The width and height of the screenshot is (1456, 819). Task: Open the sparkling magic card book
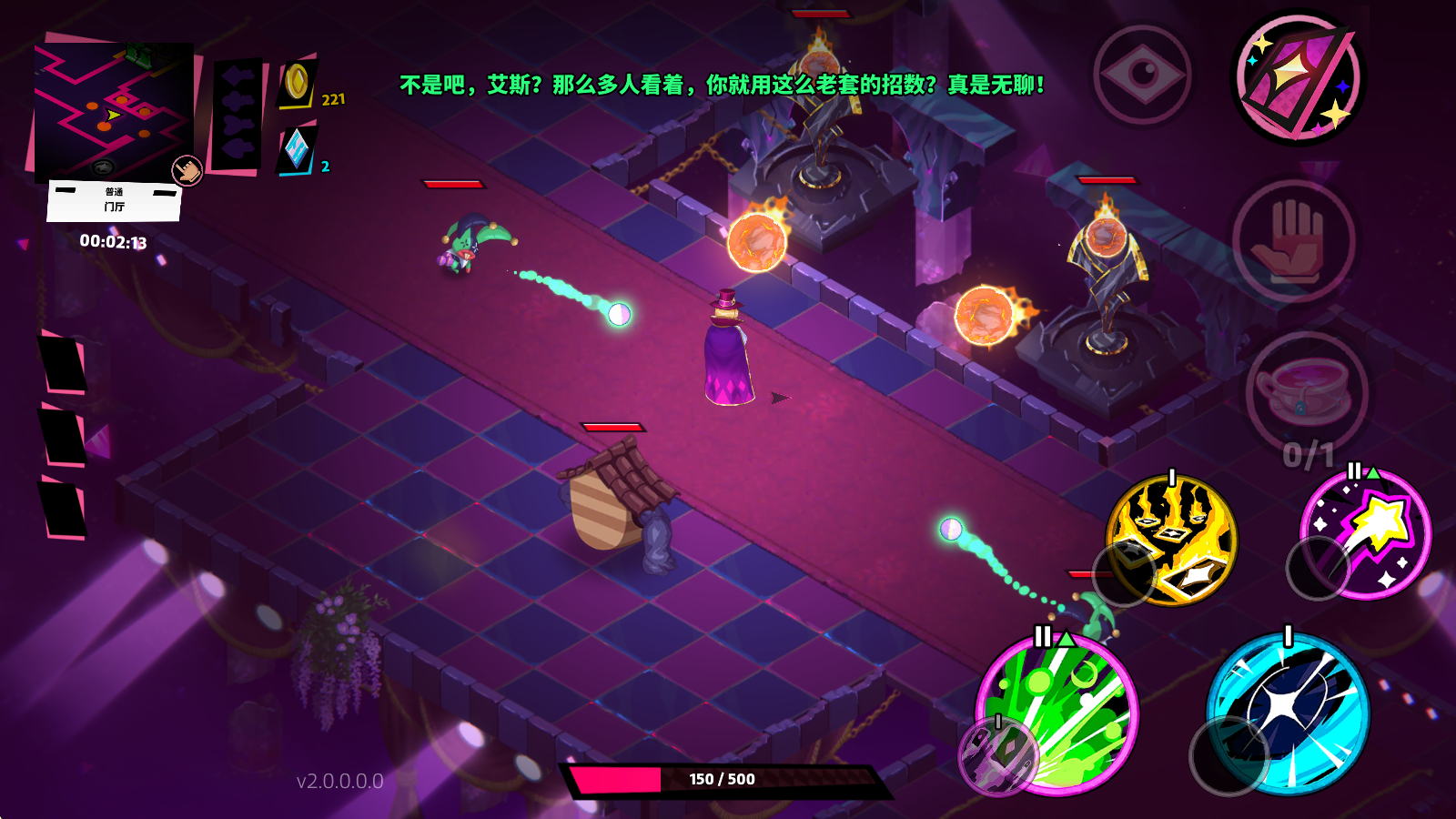tap(1299, 77)
